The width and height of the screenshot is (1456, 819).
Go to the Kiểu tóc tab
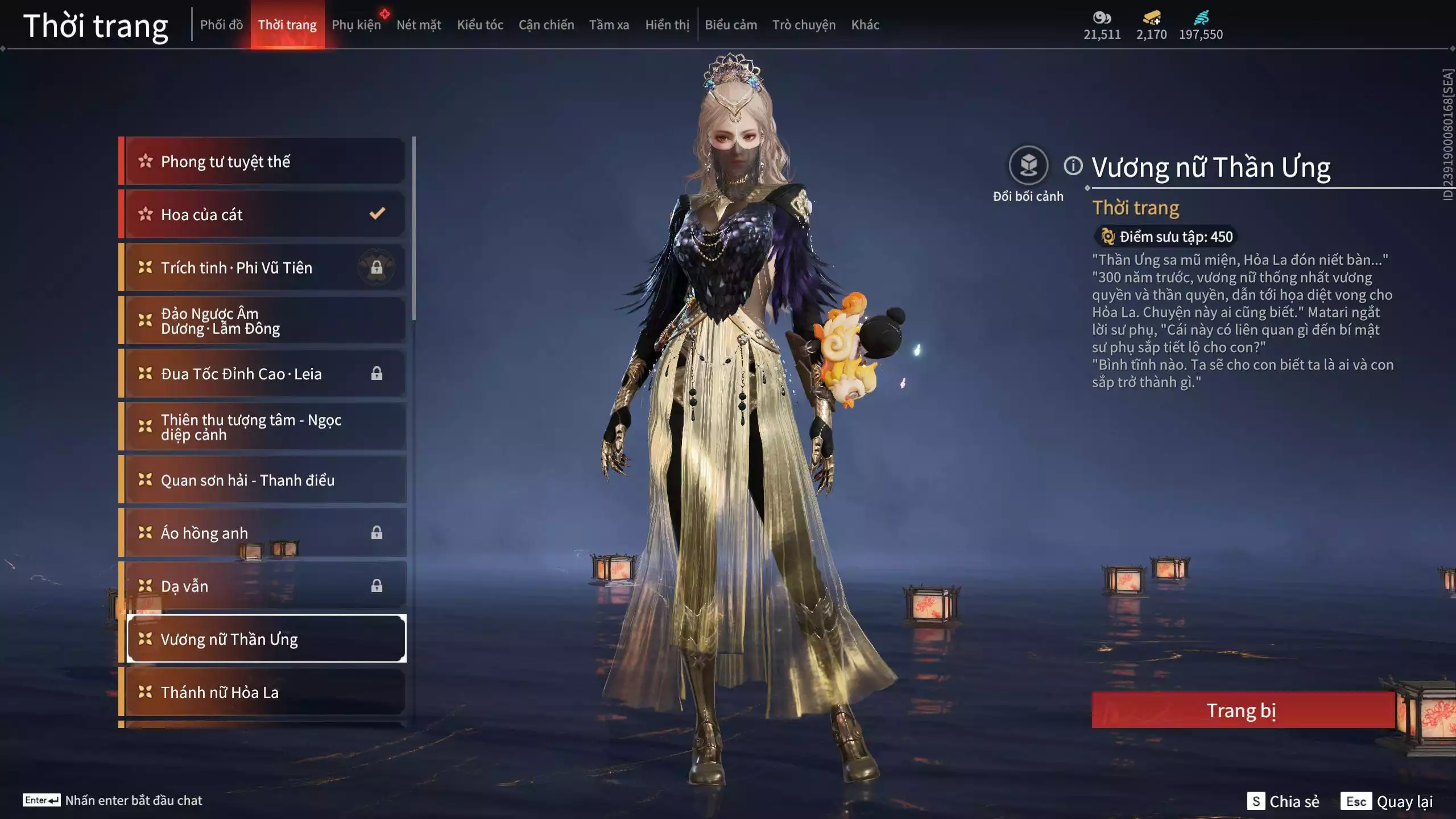pyautogui.click(x=480, y=25)
